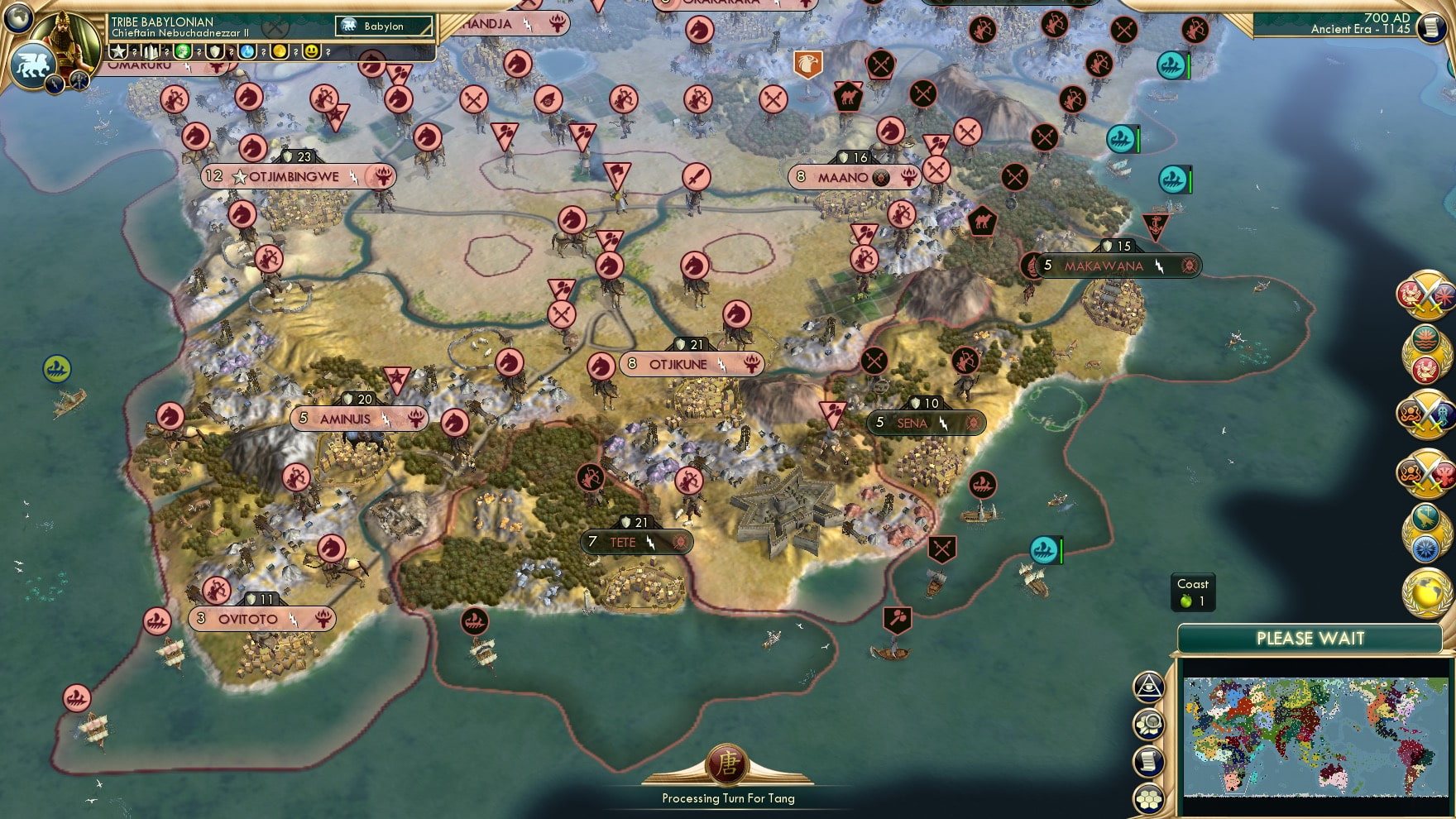Open strategic view via eye icon above minimap
This screenshot has width=1456, height=819.
point(1149,687)
